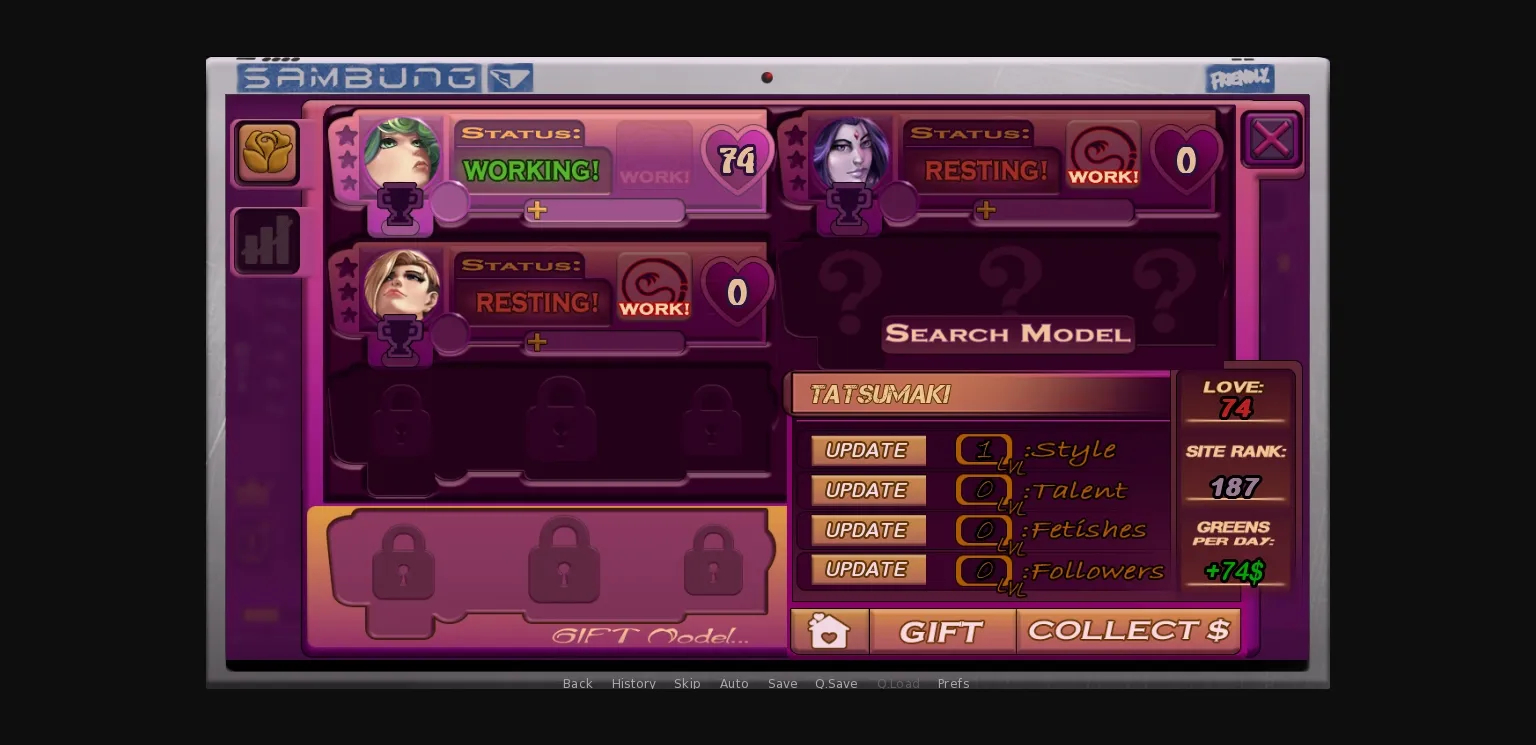Open the statistics chart panel below the rose icon
This screenshot has height=745, width=1536.
[267, 240]
